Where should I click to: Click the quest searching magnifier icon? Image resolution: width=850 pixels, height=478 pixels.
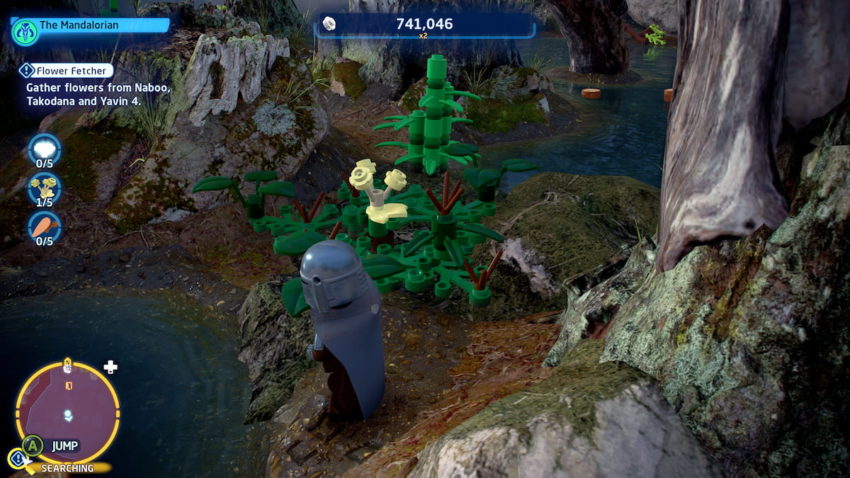17,458
